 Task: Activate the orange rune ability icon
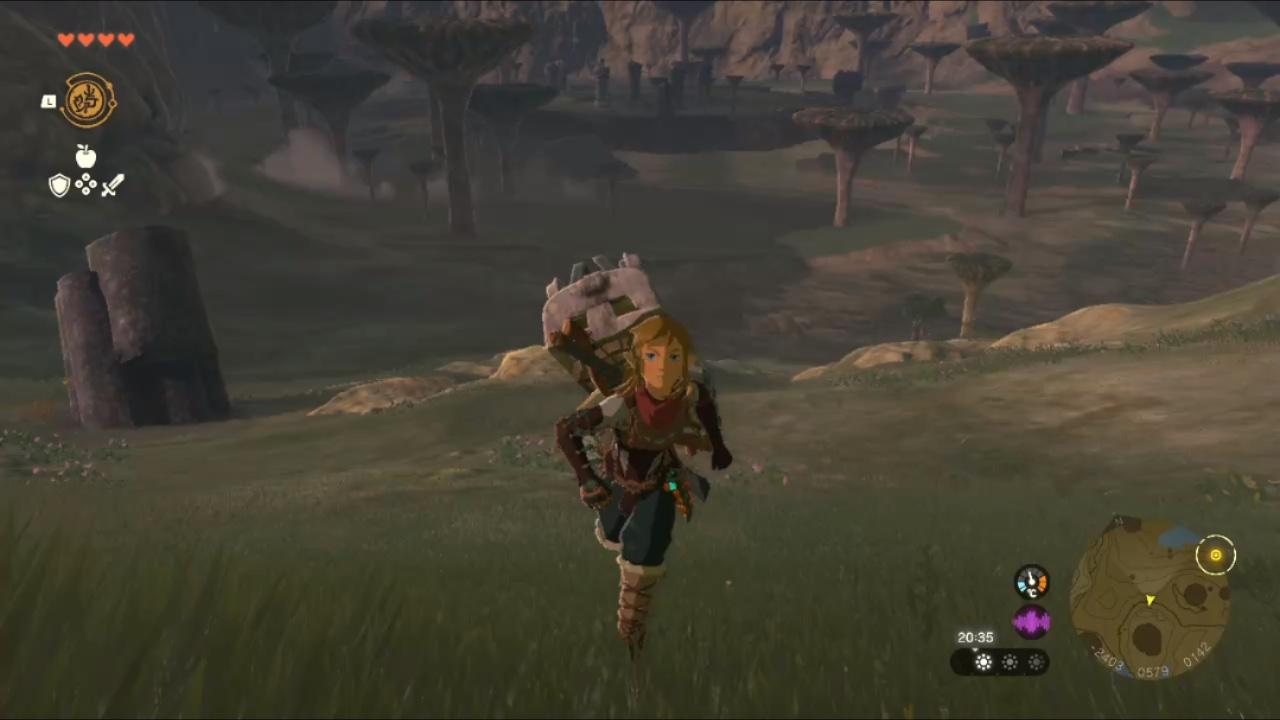(x=89, y=100)
